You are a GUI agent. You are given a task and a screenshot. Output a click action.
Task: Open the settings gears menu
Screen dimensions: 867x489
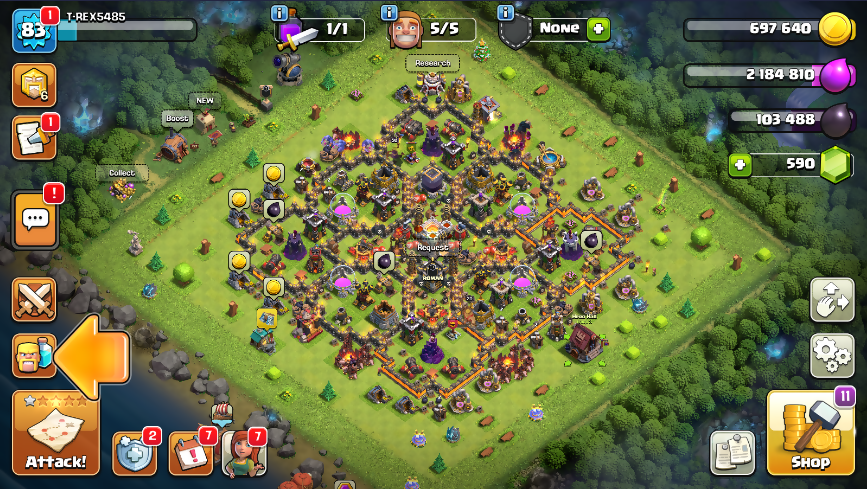(831, 354)
